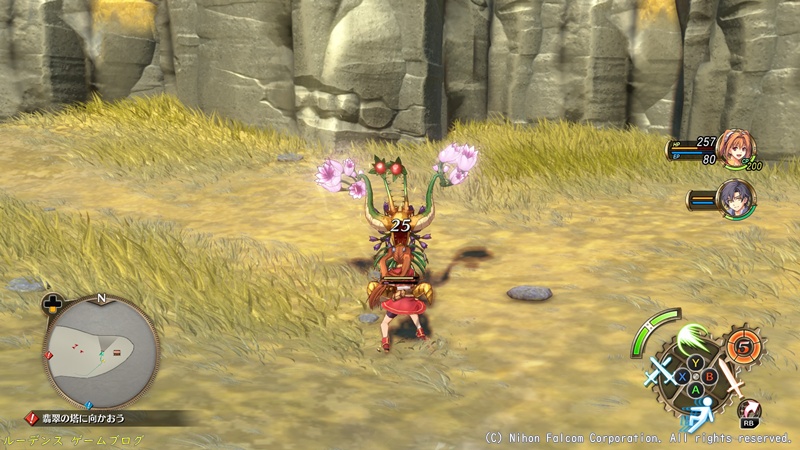Image resolution: width=800 pixels, height=450 pixels.
Task: Click the orange gear counter showing 5
Action: pyautogui.click(x=743, y=348)
